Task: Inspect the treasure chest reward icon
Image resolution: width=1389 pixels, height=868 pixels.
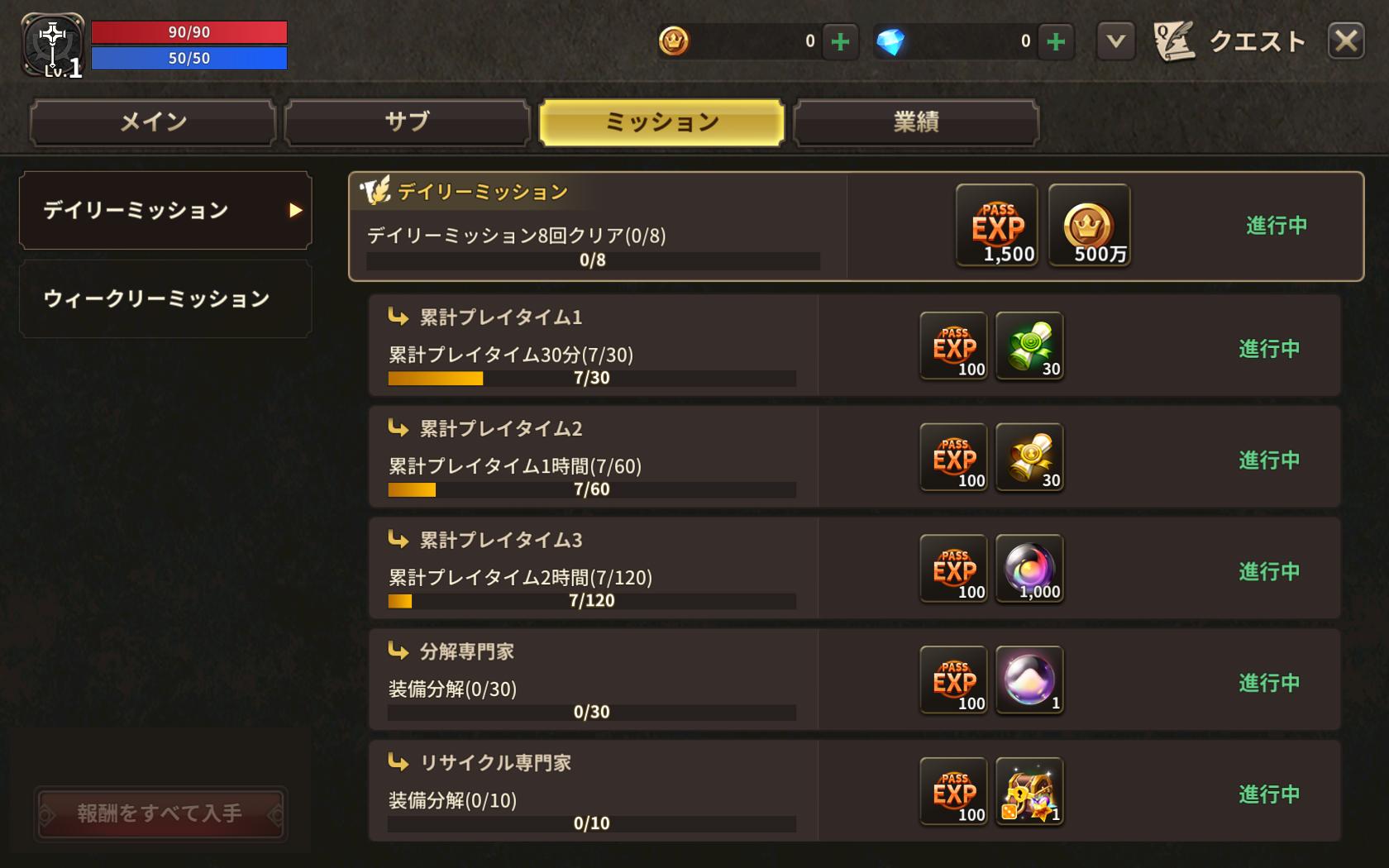Action: pyautogui.click(x=1029, y=792)
